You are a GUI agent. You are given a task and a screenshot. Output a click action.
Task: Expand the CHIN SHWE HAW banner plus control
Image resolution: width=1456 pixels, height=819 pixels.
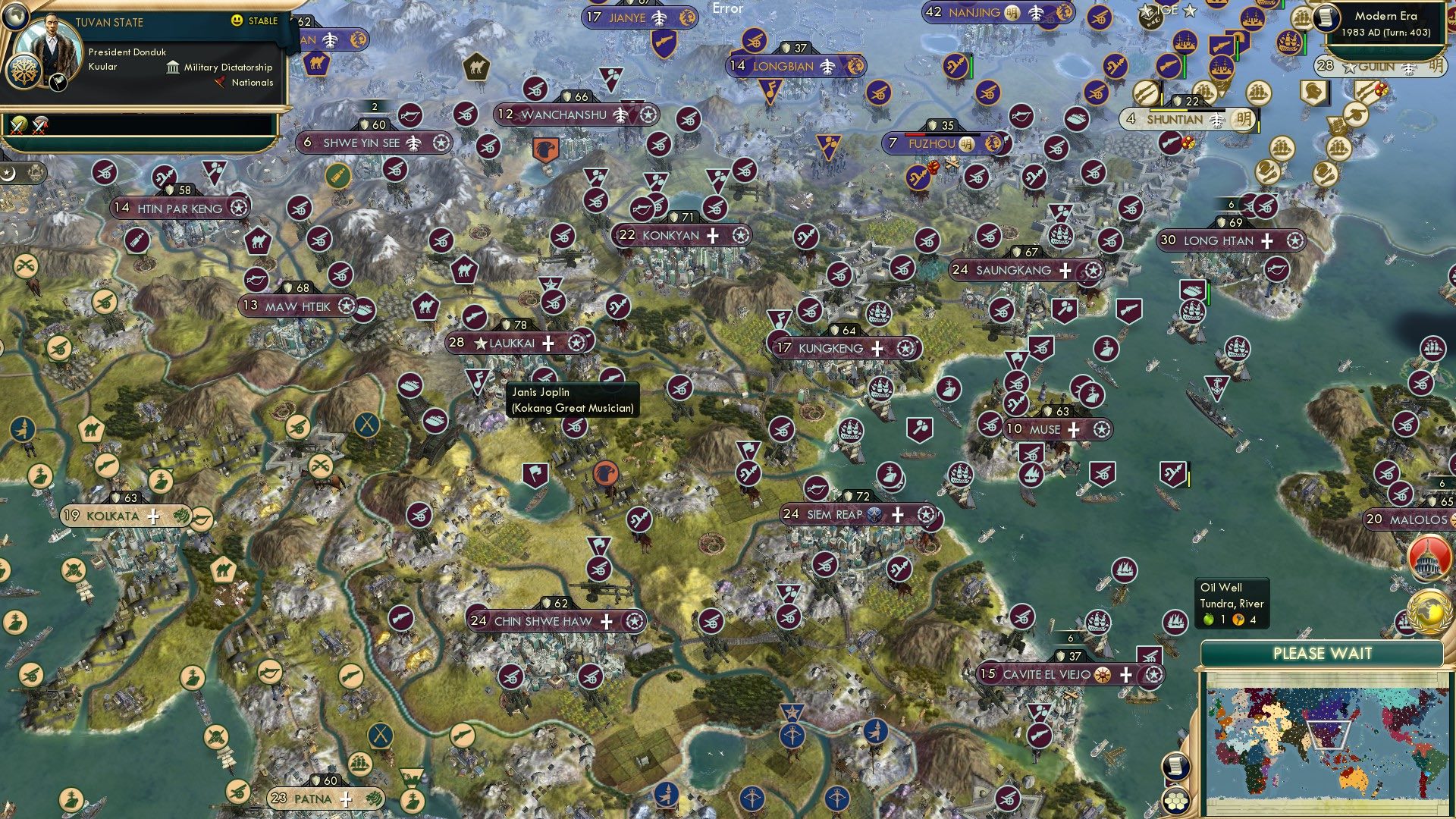pos(605,620)
